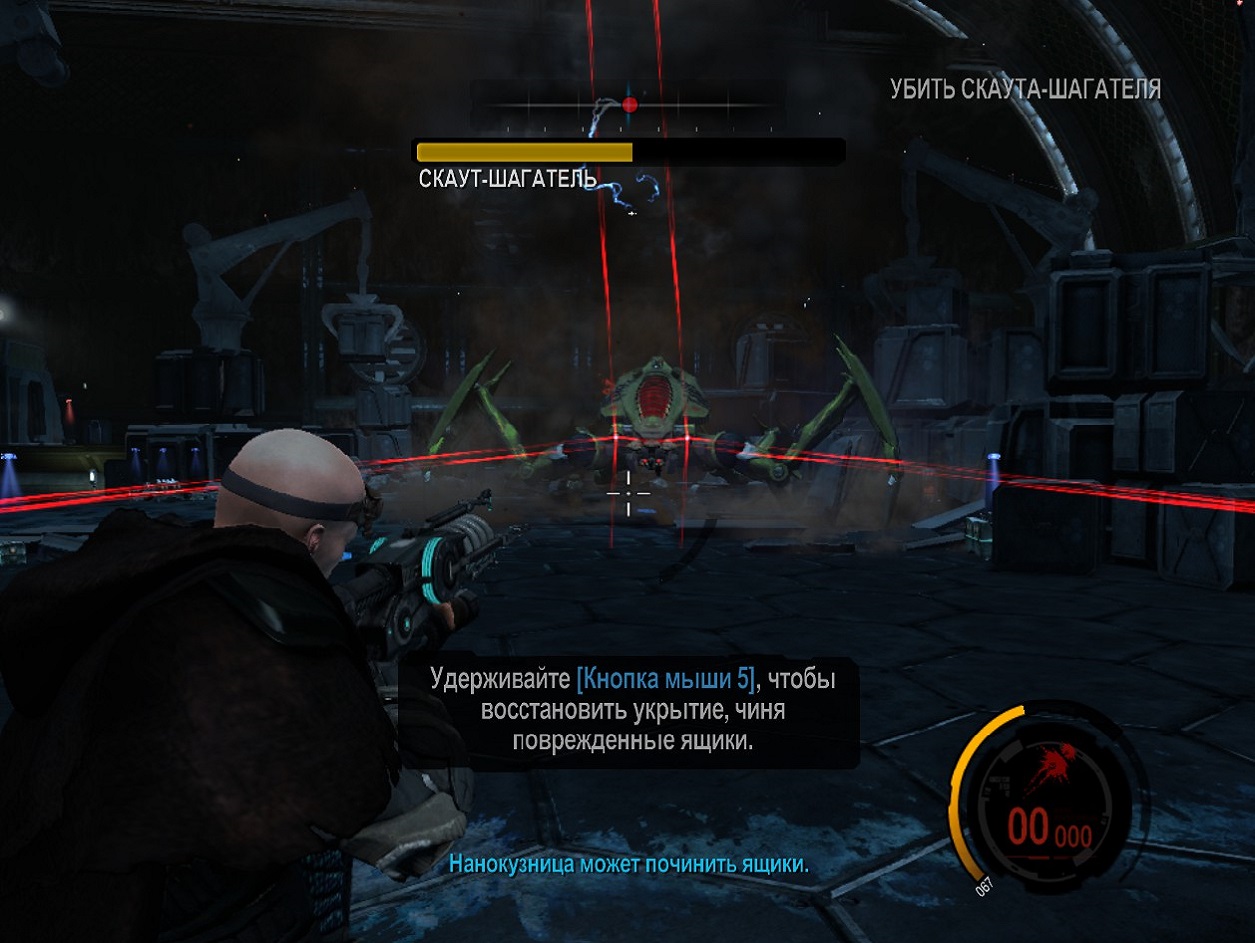
Task: Click the compass bar with red marker
Action: tap(628, 105)
